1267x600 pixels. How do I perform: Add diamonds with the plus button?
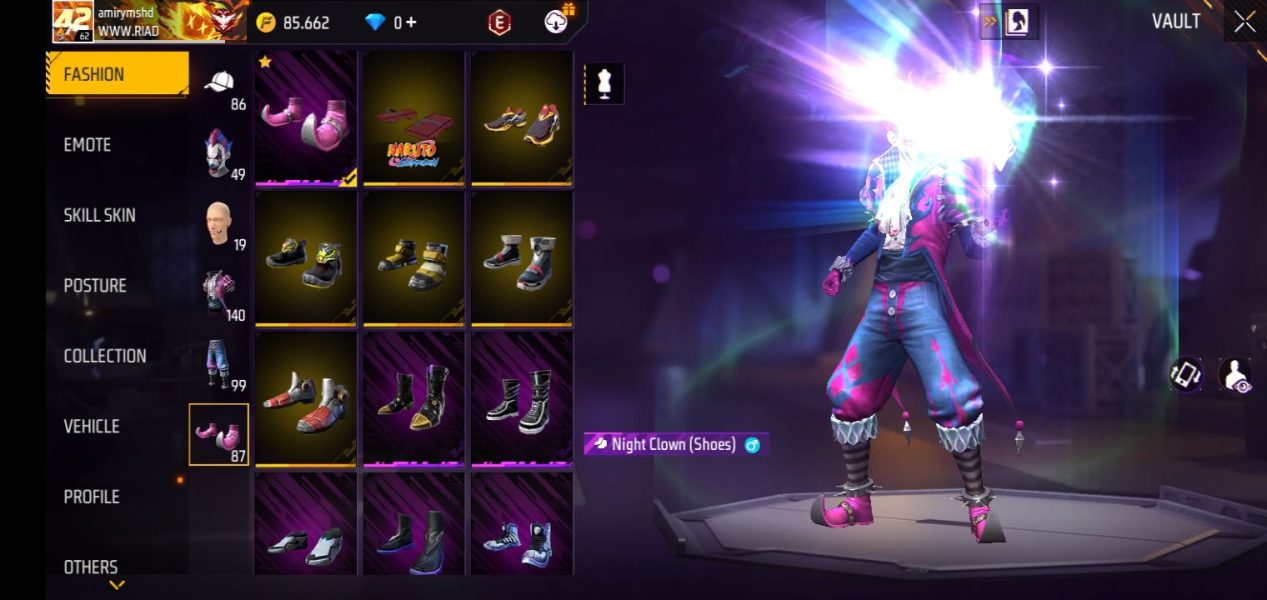coord(410,22)
